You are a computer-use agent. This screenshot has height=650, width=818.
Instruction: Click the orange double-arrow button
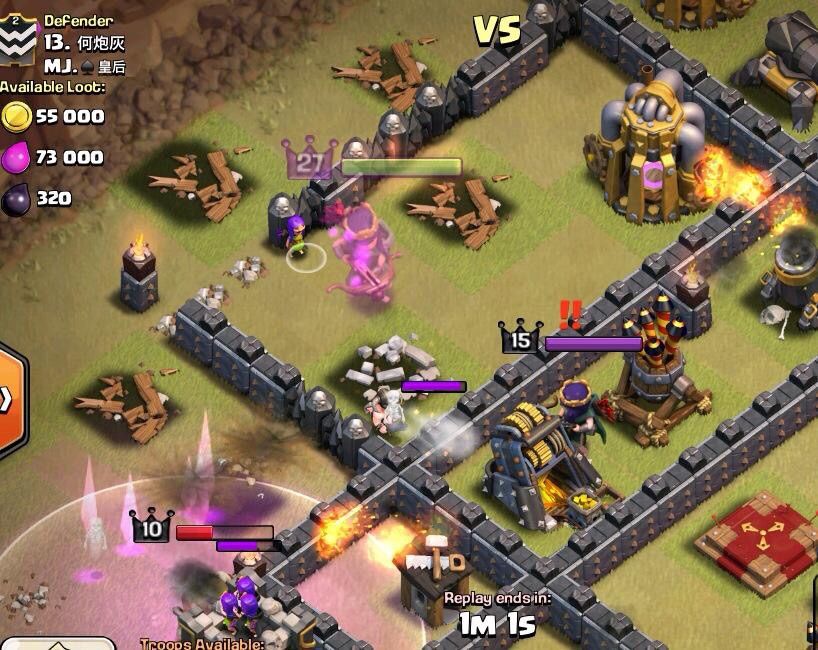pos(9,399)
